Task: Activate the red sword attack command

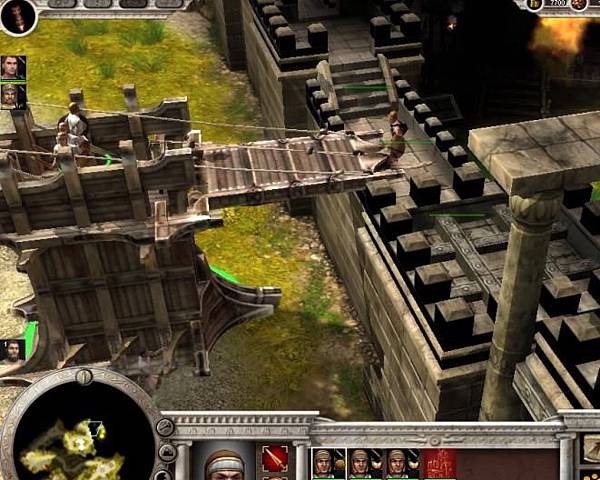Action: point(275,460)
